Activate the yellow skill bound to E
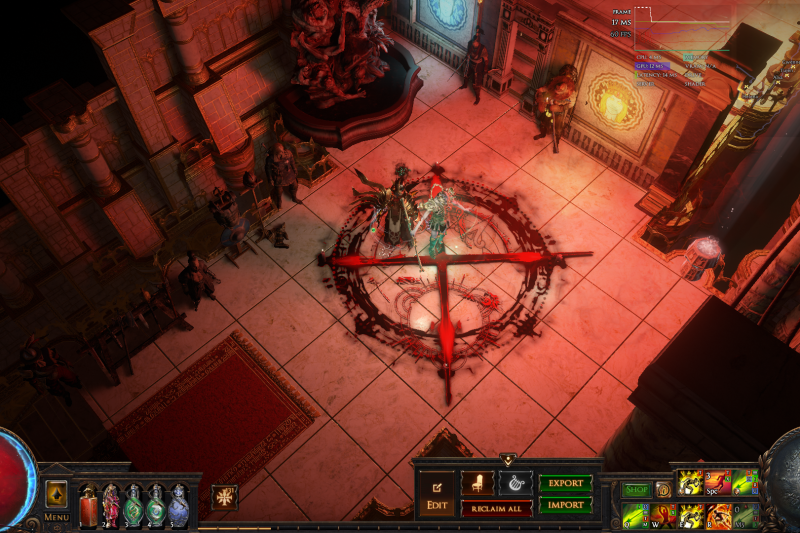 pyautogui.click(x=691, y=516)
